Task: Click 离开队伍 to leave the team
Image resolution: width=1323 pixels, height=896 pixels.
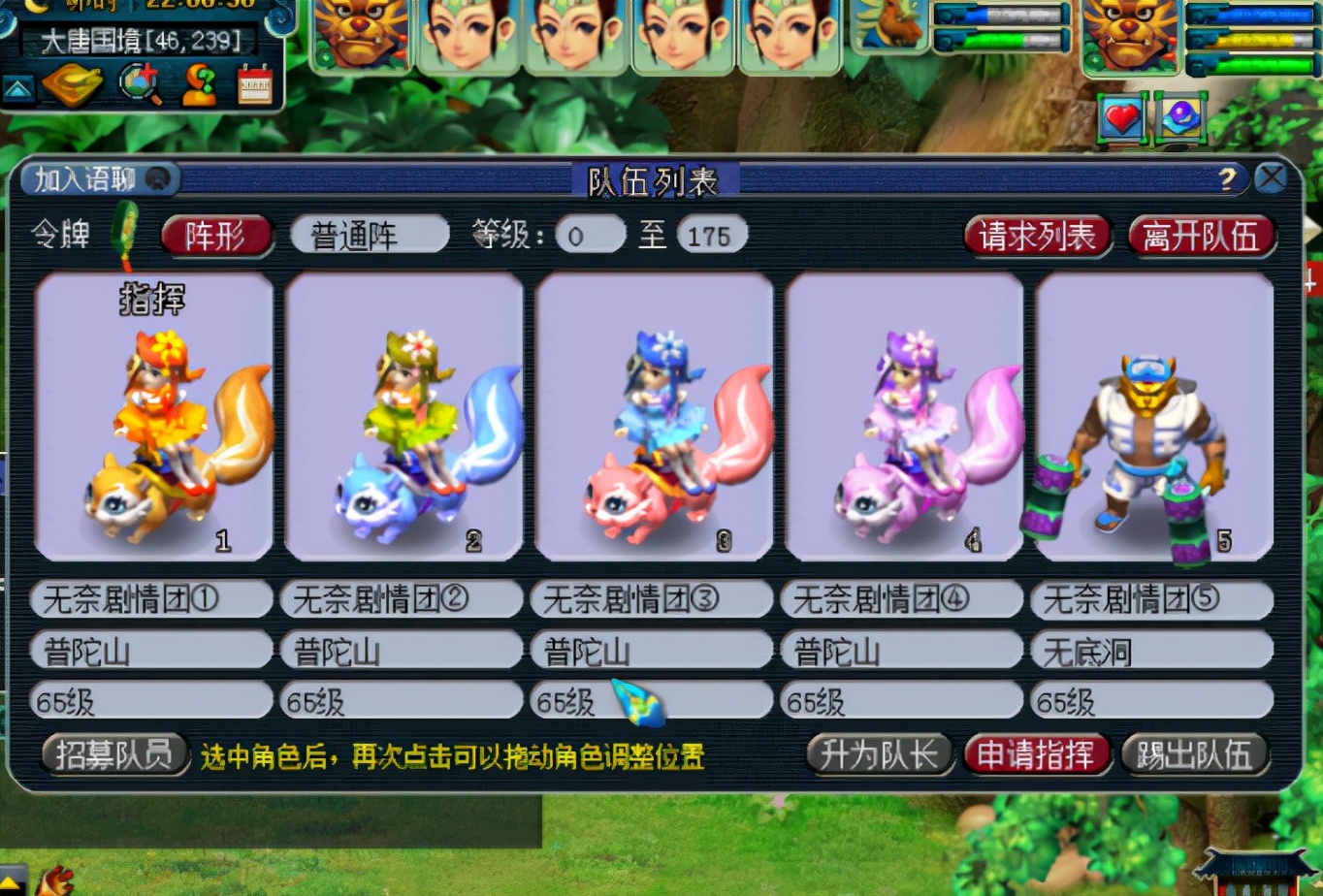Action: [1202, 236]
